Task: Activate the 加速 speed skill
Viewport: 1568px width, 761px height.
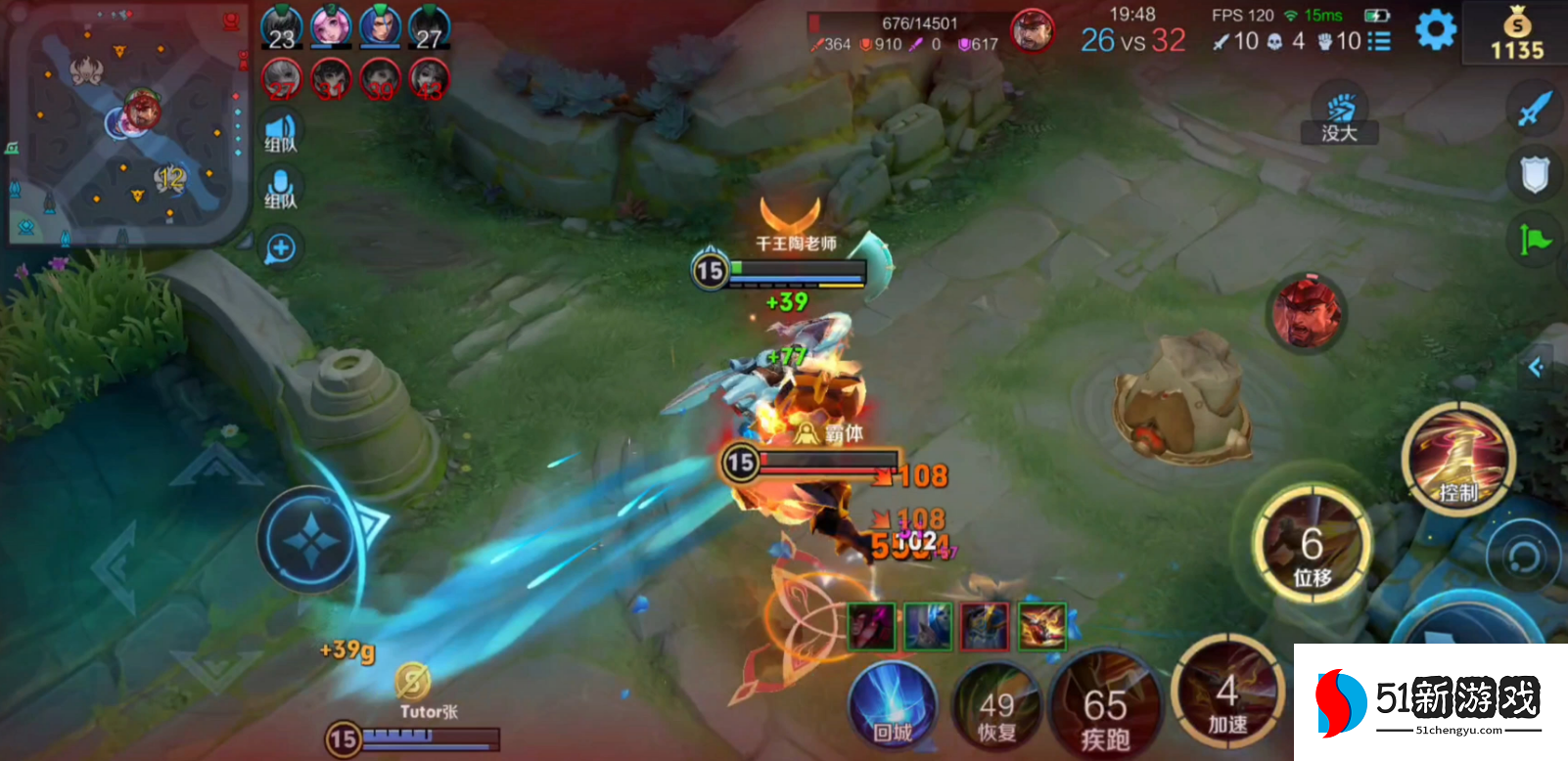Action: click(1227, 696)
